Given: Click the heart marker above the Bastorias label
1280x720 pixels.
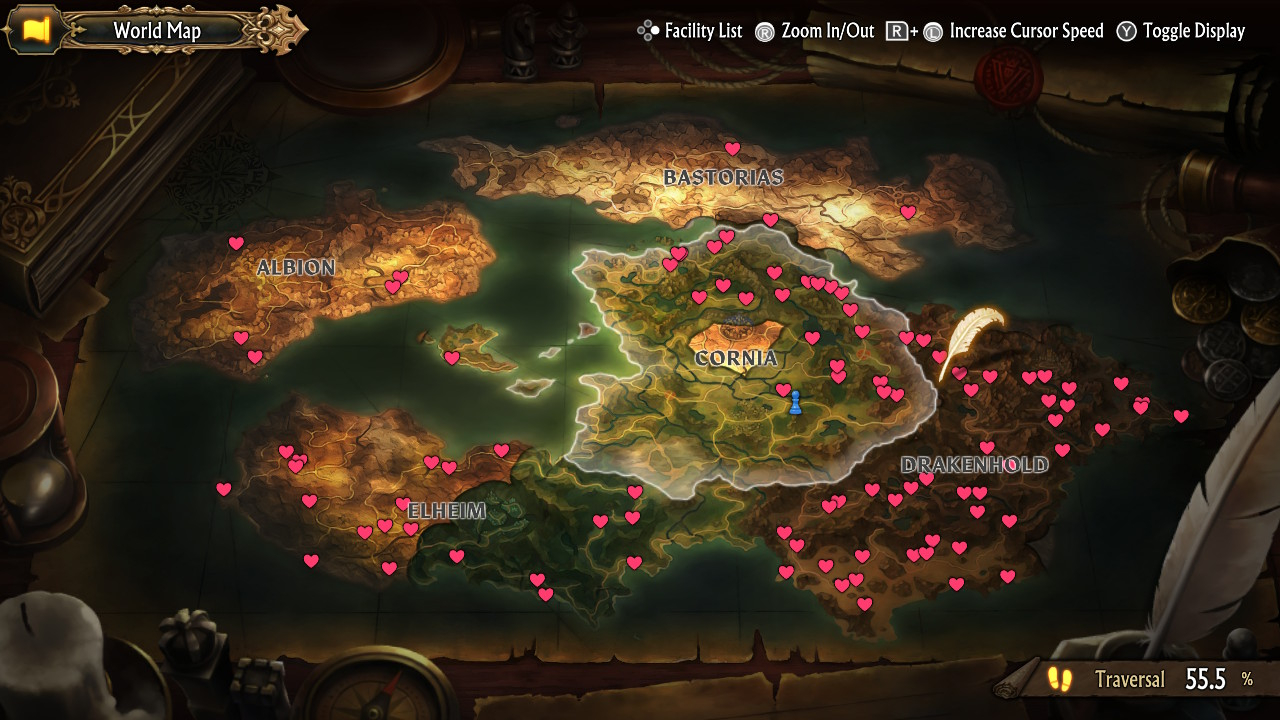Looking at the screenshot, I should click(732, 149).
